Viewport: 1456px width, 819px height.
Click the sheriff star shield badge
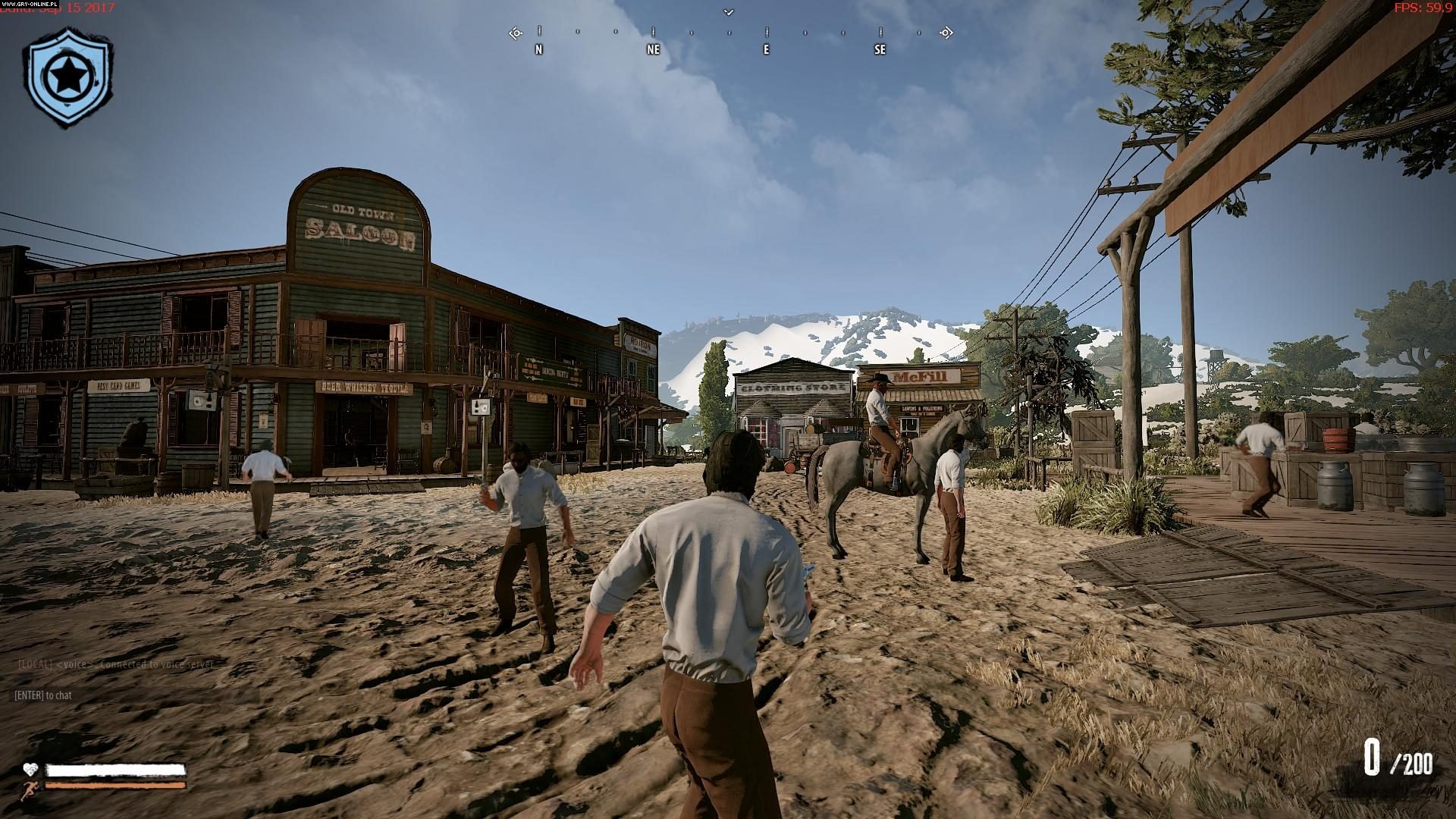67,77
